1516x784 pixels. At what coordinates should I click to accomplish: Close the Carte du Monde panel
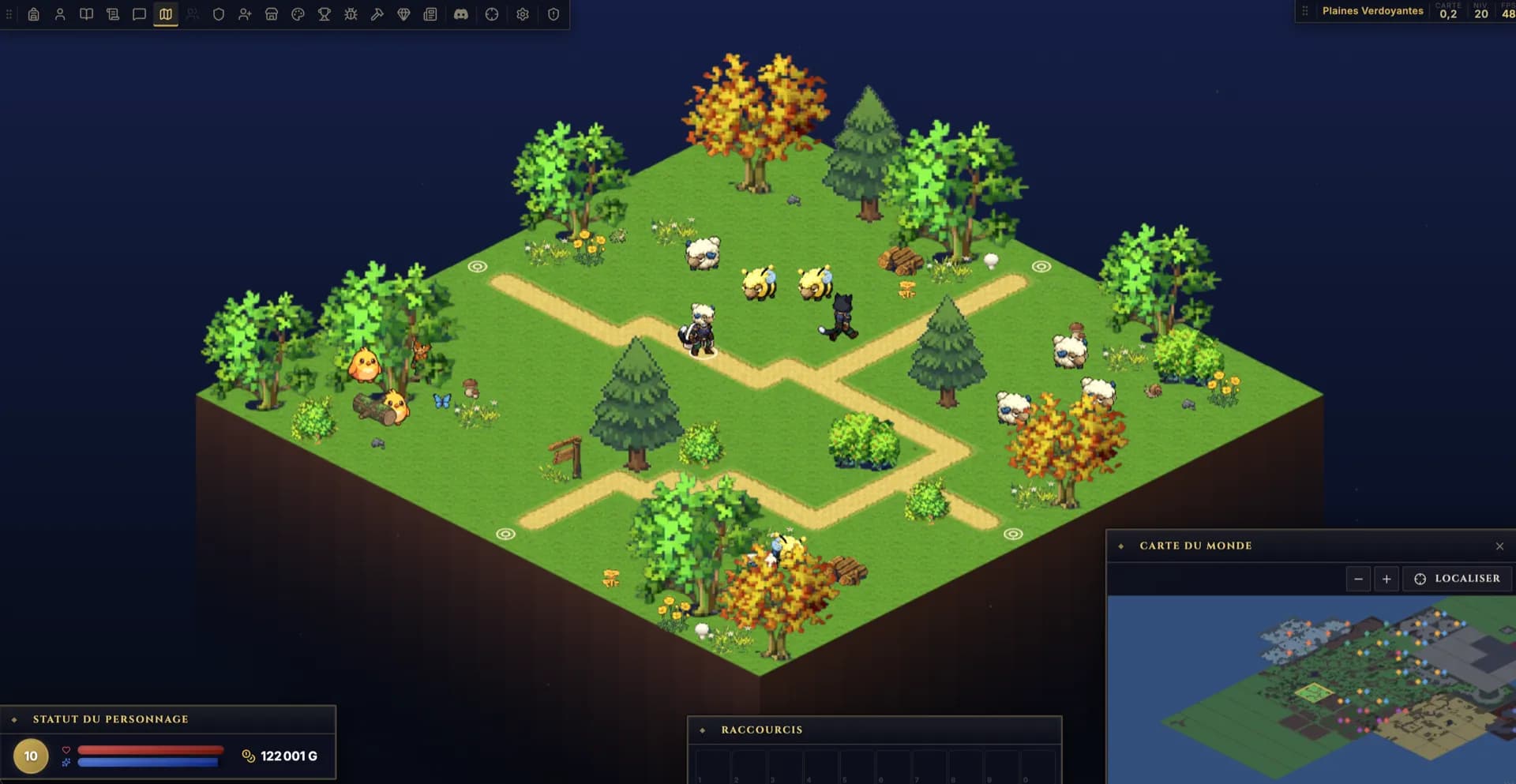pos(1499,546)
